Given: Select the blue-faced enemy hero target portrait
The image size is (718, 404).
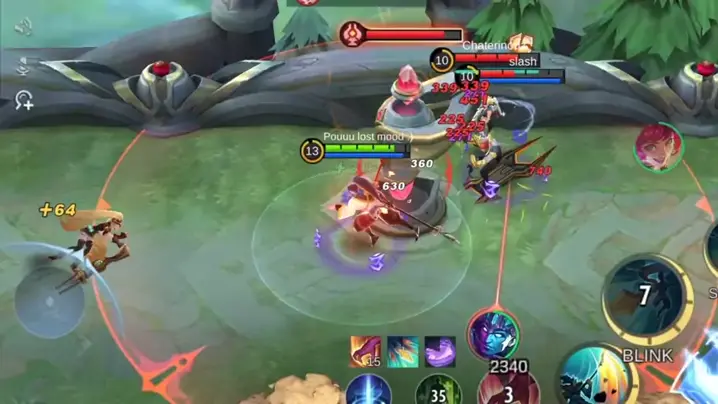Looking at the screenshot, I should coord(493,335).
